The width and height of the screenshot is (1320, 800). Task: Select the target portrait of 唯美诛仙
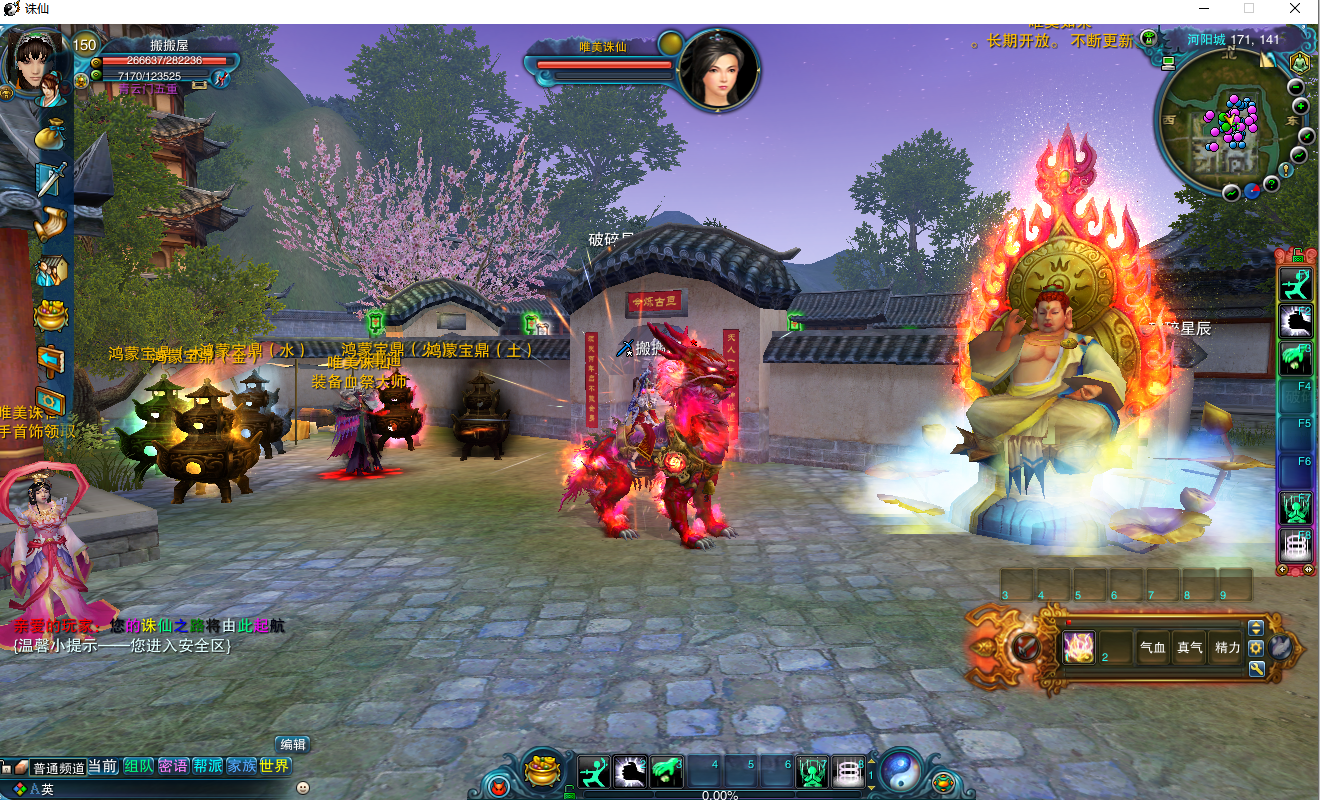pos(718,69)
